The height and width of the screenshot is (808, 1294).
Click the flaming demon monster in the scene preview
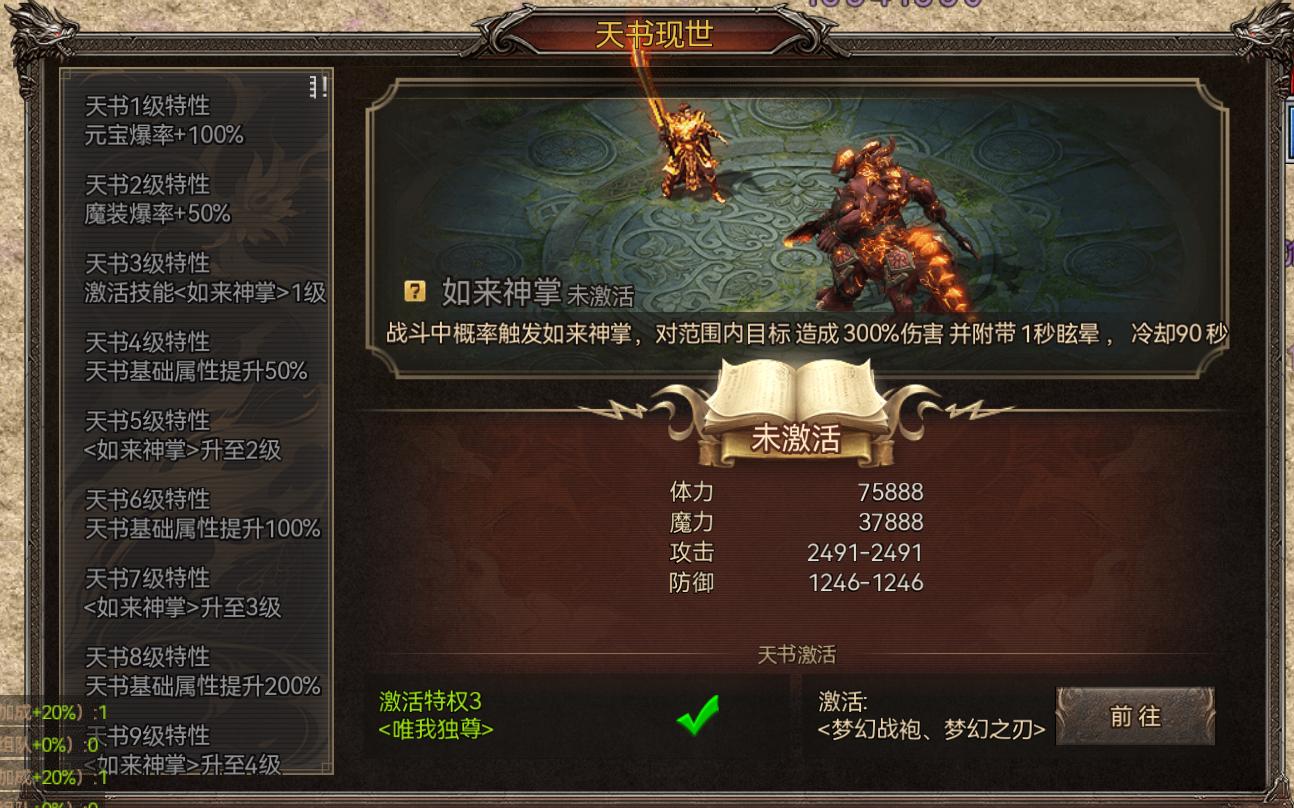point(880,210)
